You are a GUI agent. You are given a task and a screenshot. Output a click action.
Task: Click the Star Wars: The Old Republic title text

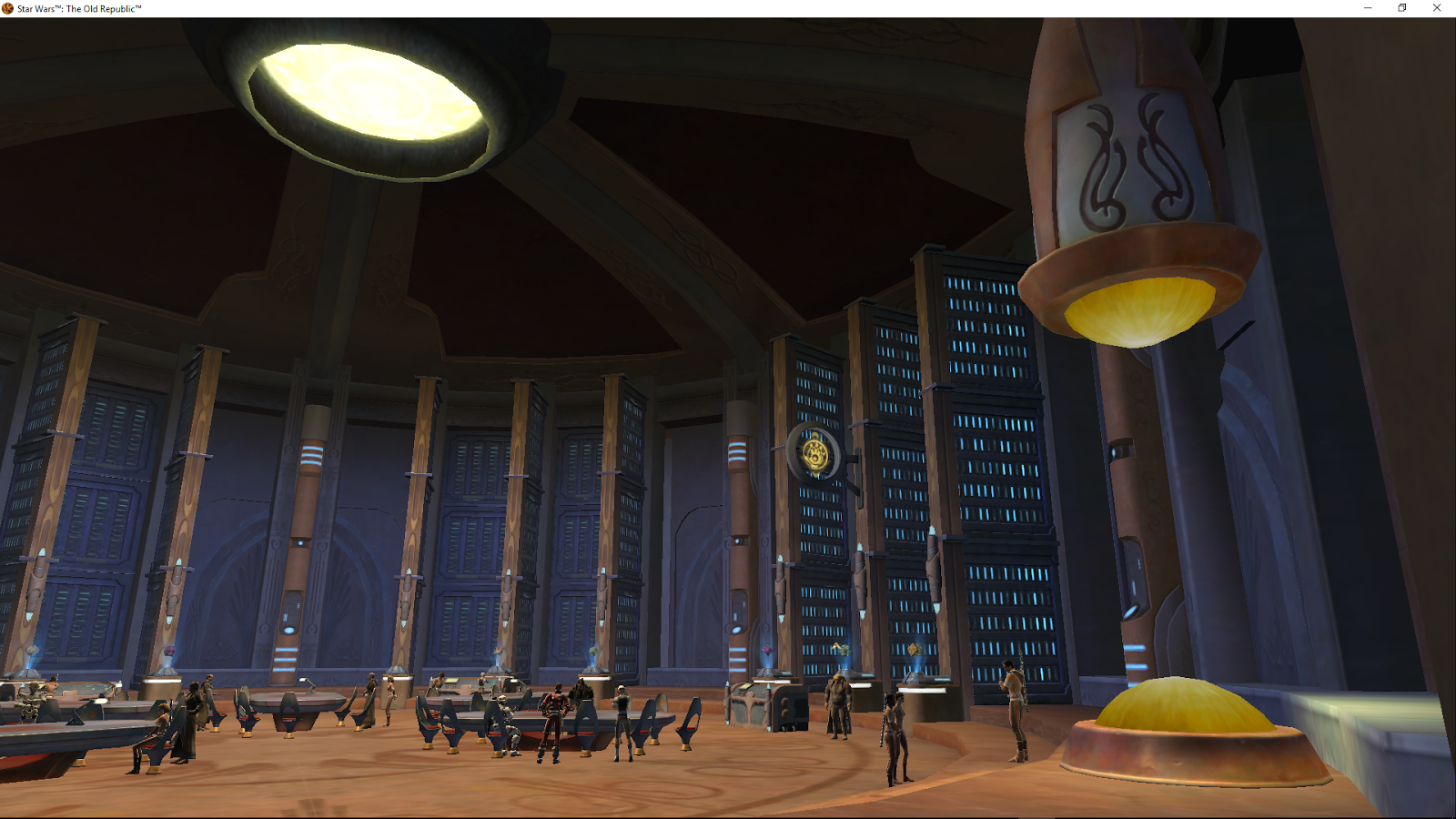pyautogui.click(x=77, y=7)
